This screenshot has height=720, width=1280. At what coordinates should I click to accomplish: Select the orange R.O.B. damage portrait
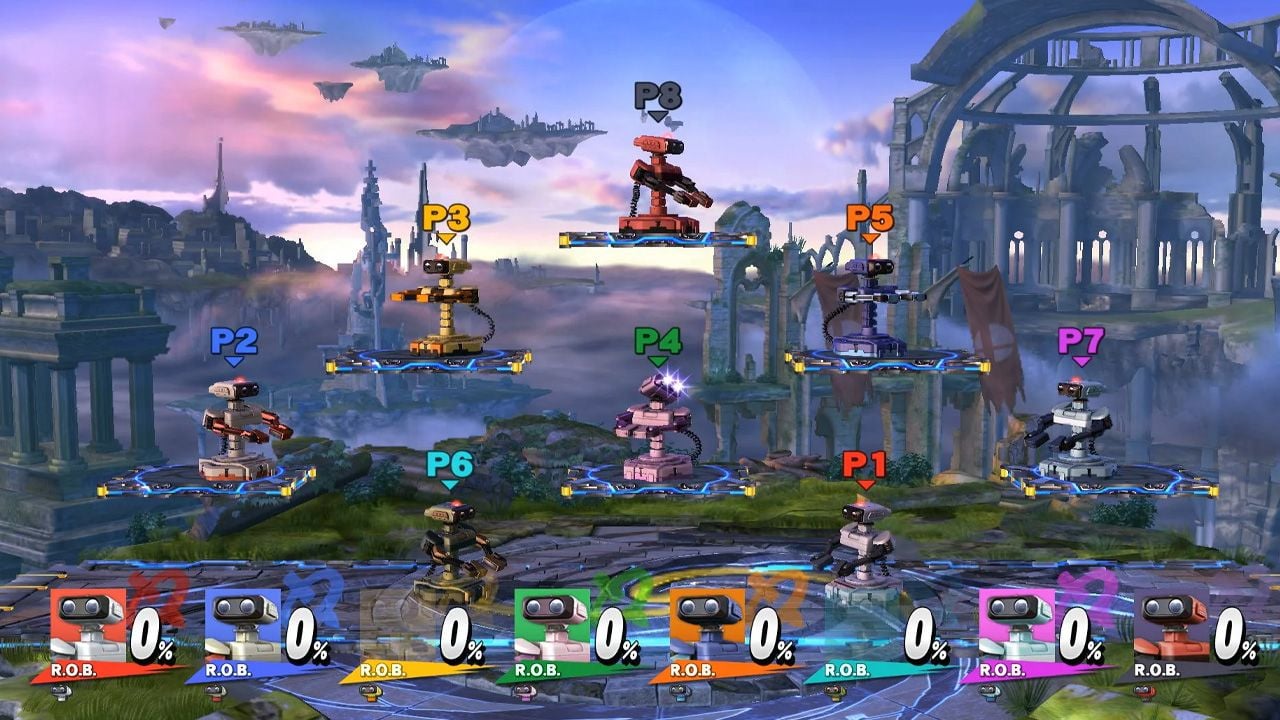(708, 624)
